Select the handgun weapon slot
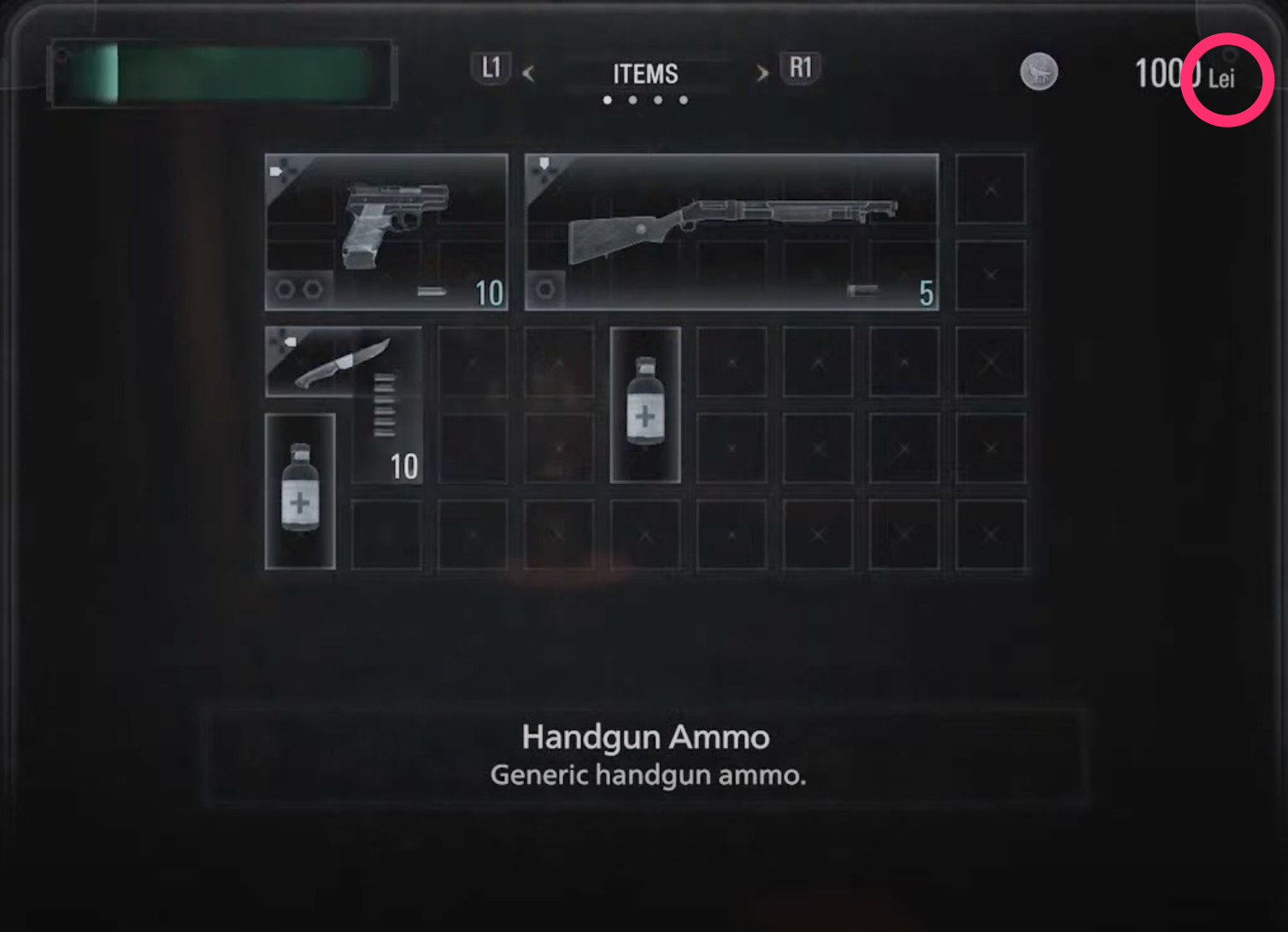 (386, 232)
